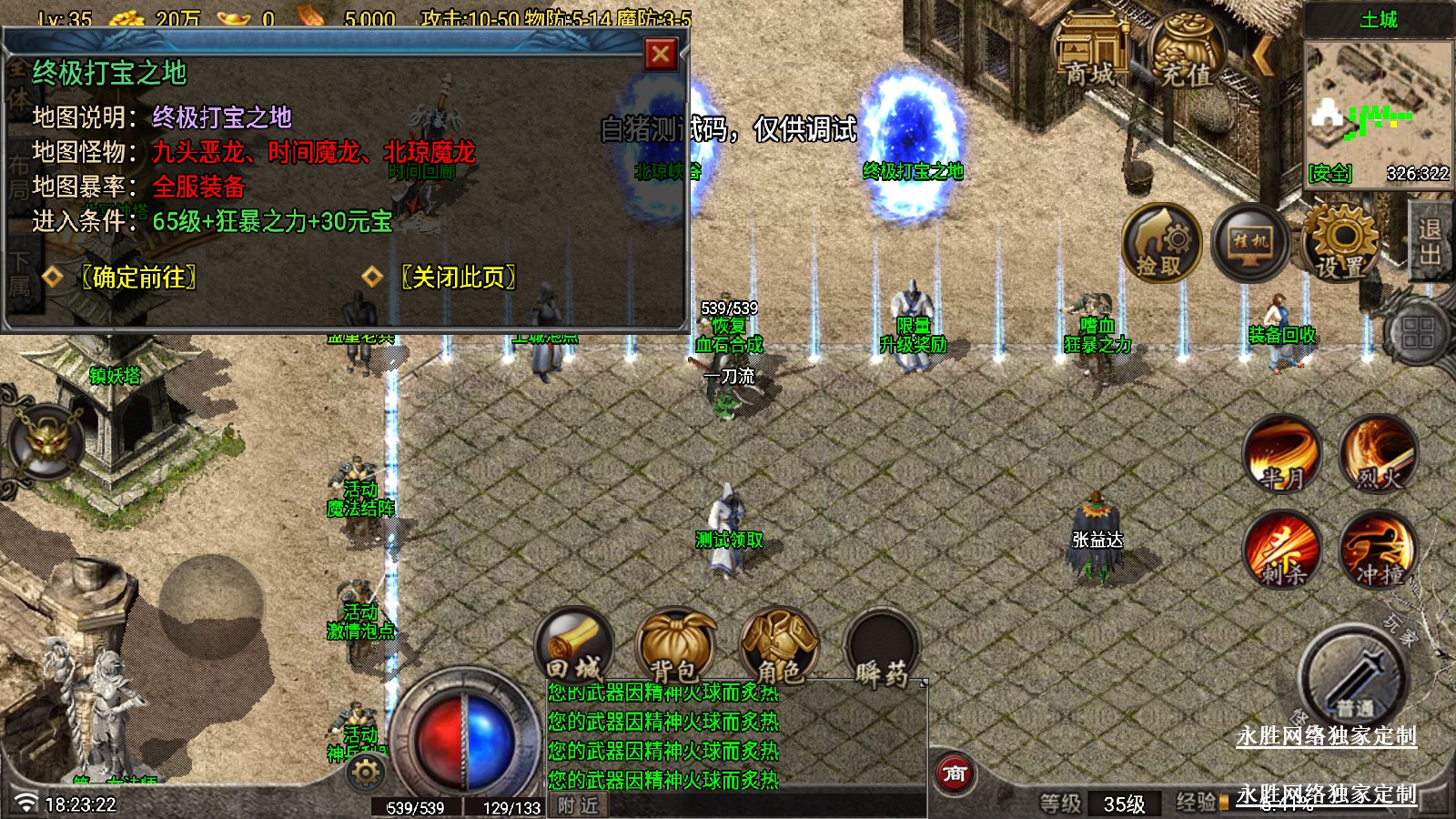Hit the 退出 exit button
This screenshot has width=1456, height=819.
point(1430,241)
